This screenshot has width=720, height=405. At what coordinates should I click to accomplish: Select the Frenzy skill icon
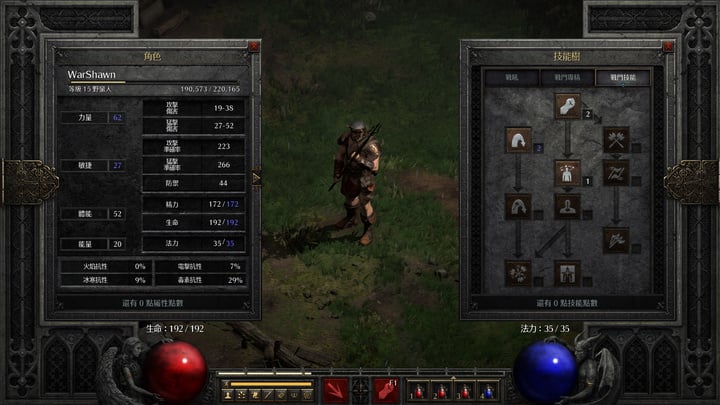tap(616, 239)
